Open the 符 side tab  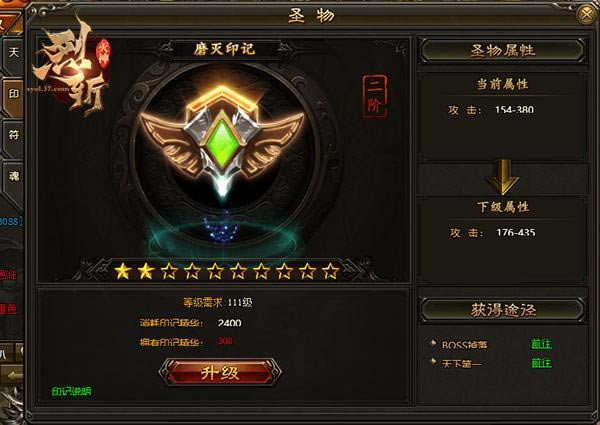tap(13, 131)
